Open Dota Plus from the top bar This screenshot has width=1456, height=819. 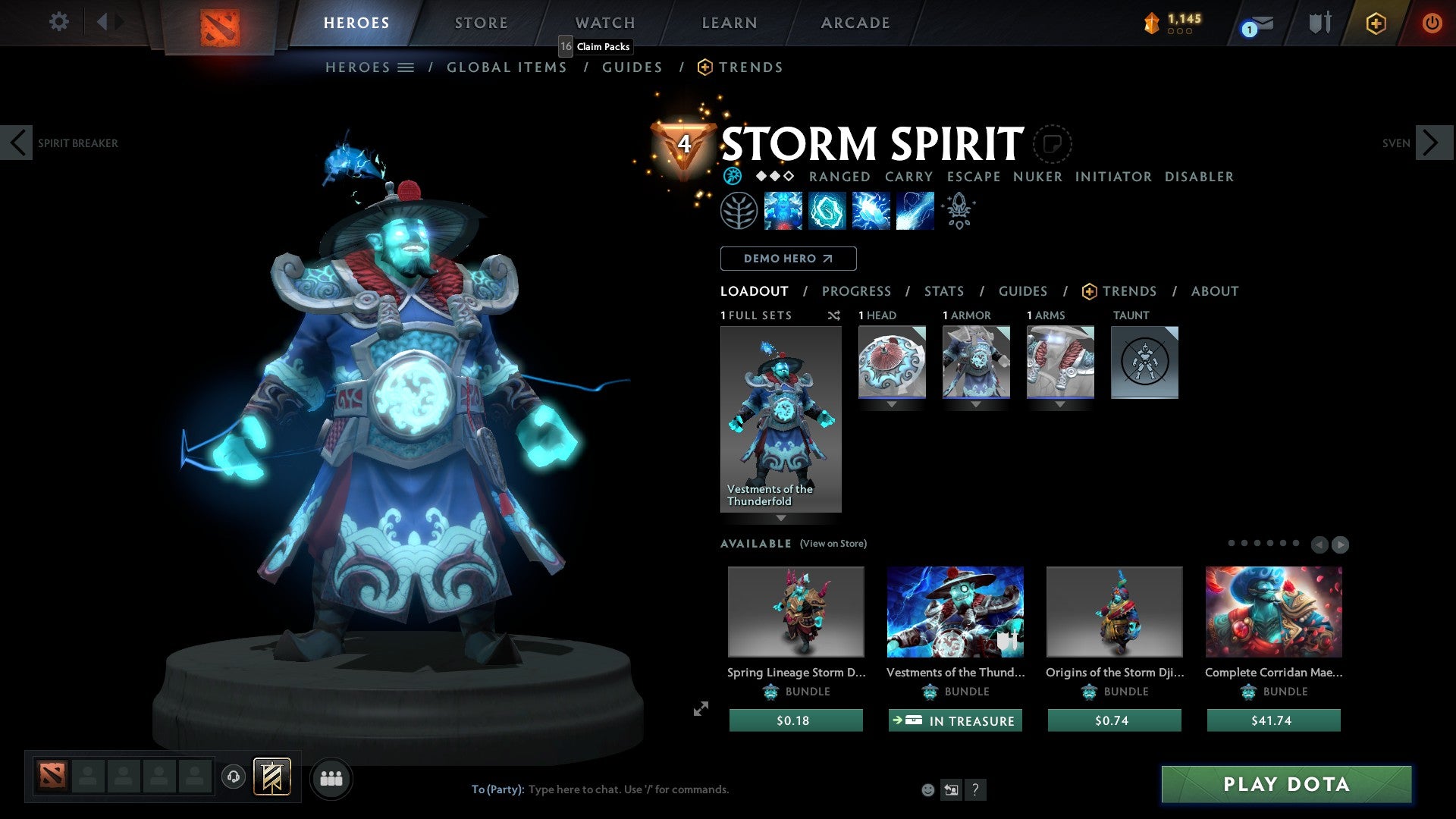[x=1376, y=23]
